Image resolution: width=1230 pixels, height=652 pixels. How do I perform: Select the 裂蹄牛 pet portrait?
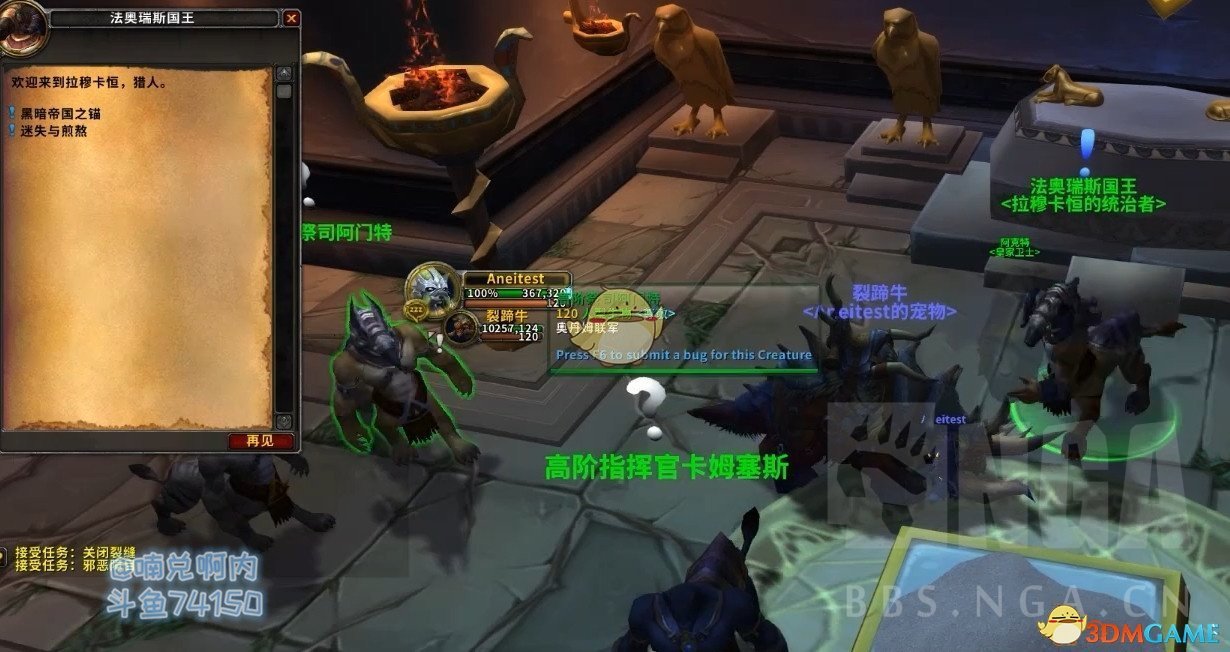pos(461,327)
